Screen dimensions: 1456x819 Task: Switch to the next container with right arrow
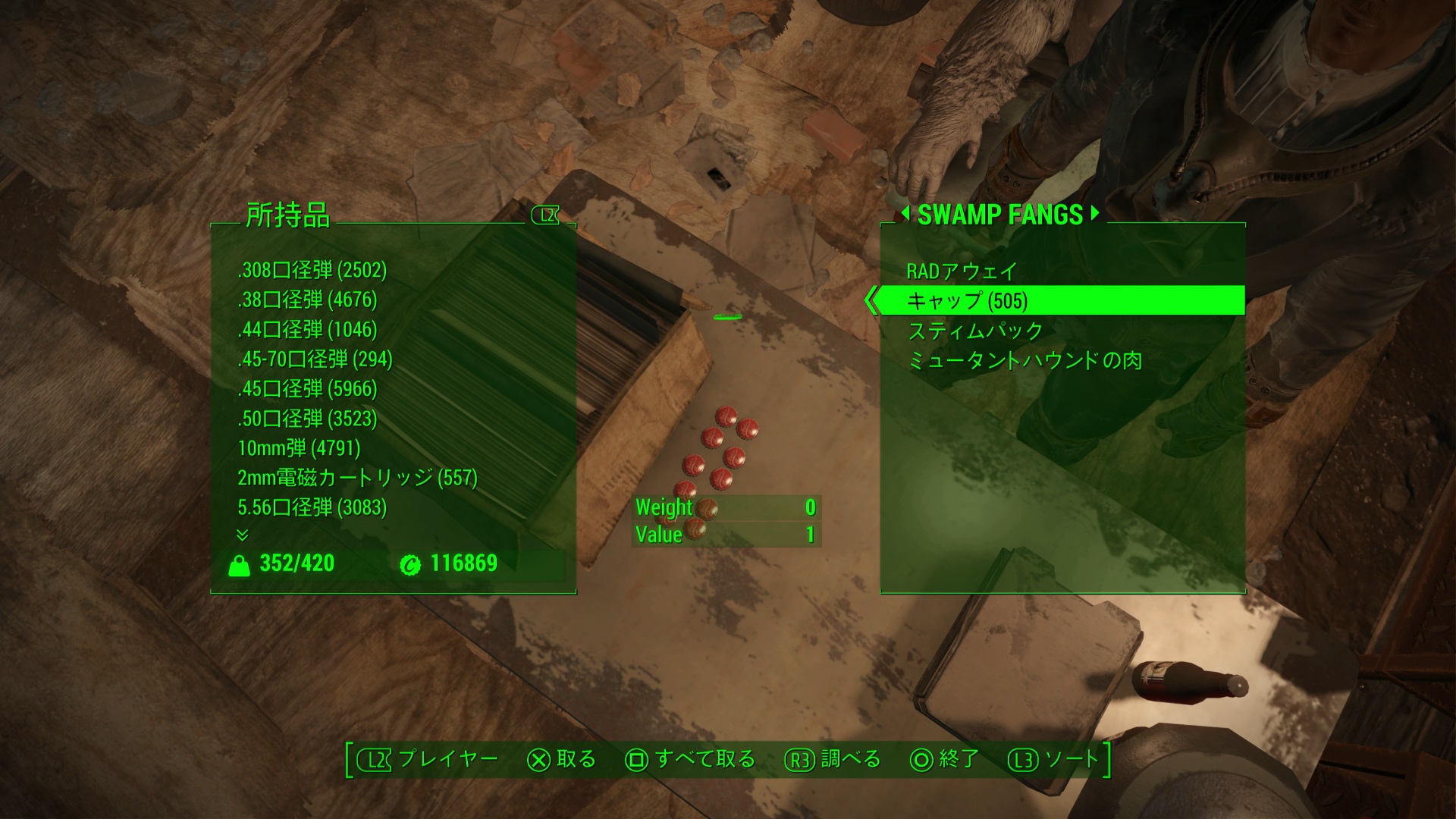[x=1094, y=214]
